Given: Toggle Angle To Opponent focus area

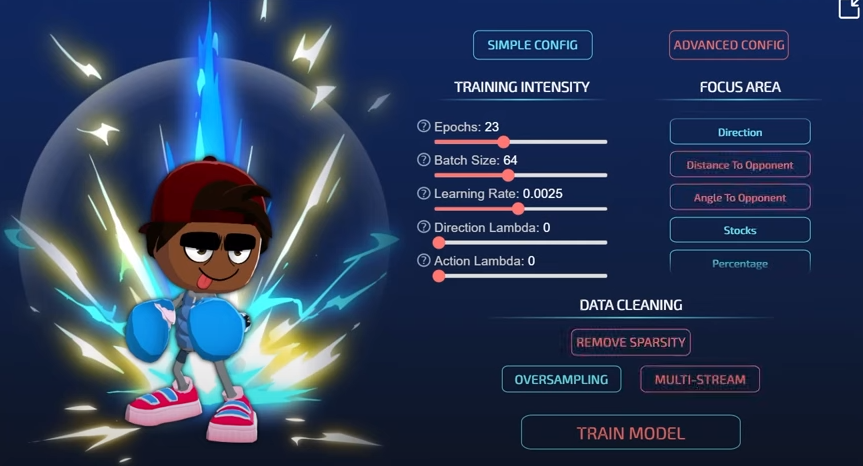Looking at the screenshot, I should coord(740,197).
